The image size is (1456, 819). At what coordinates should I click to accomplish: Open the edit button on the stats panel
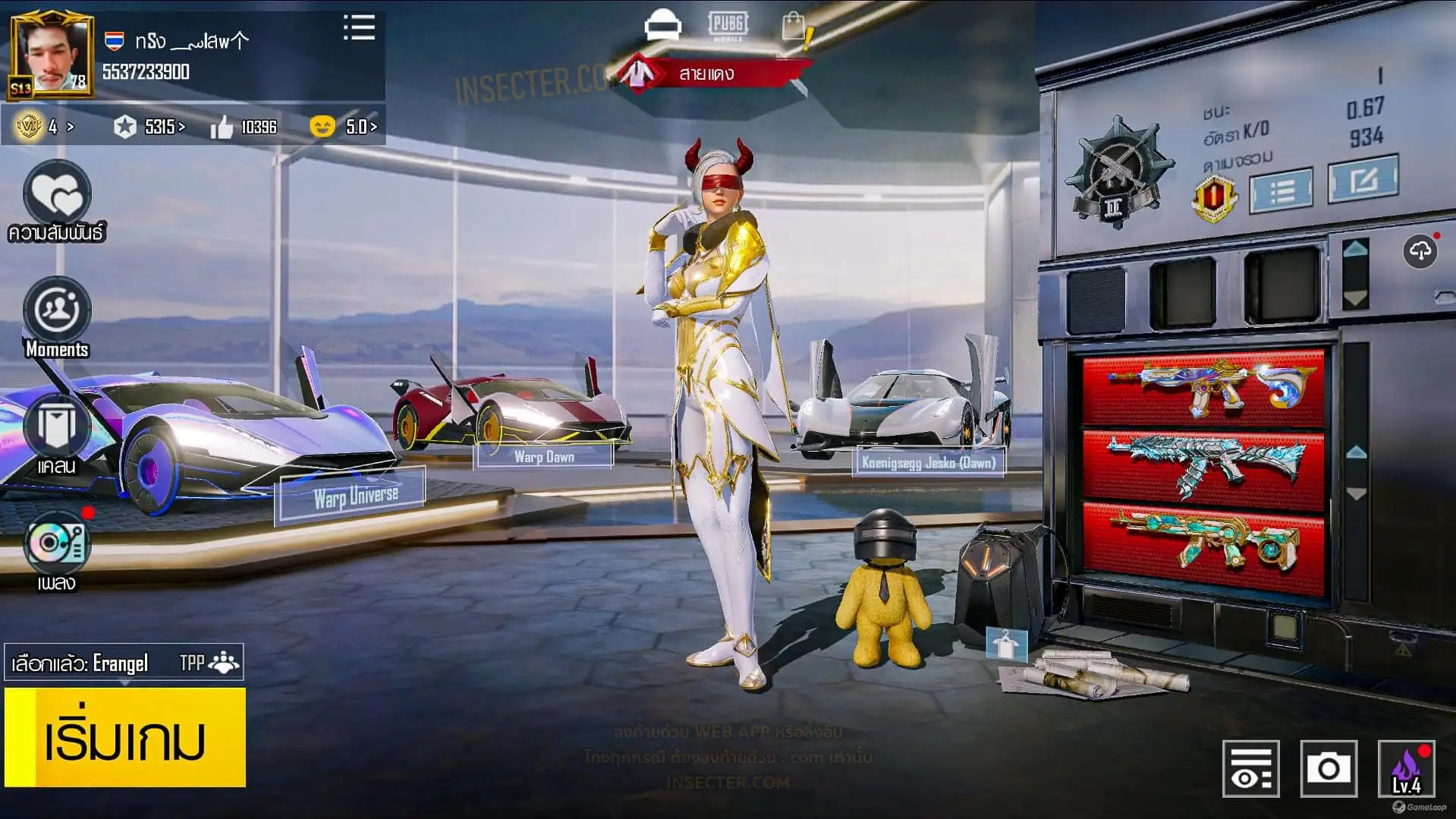click(1363, 180)
